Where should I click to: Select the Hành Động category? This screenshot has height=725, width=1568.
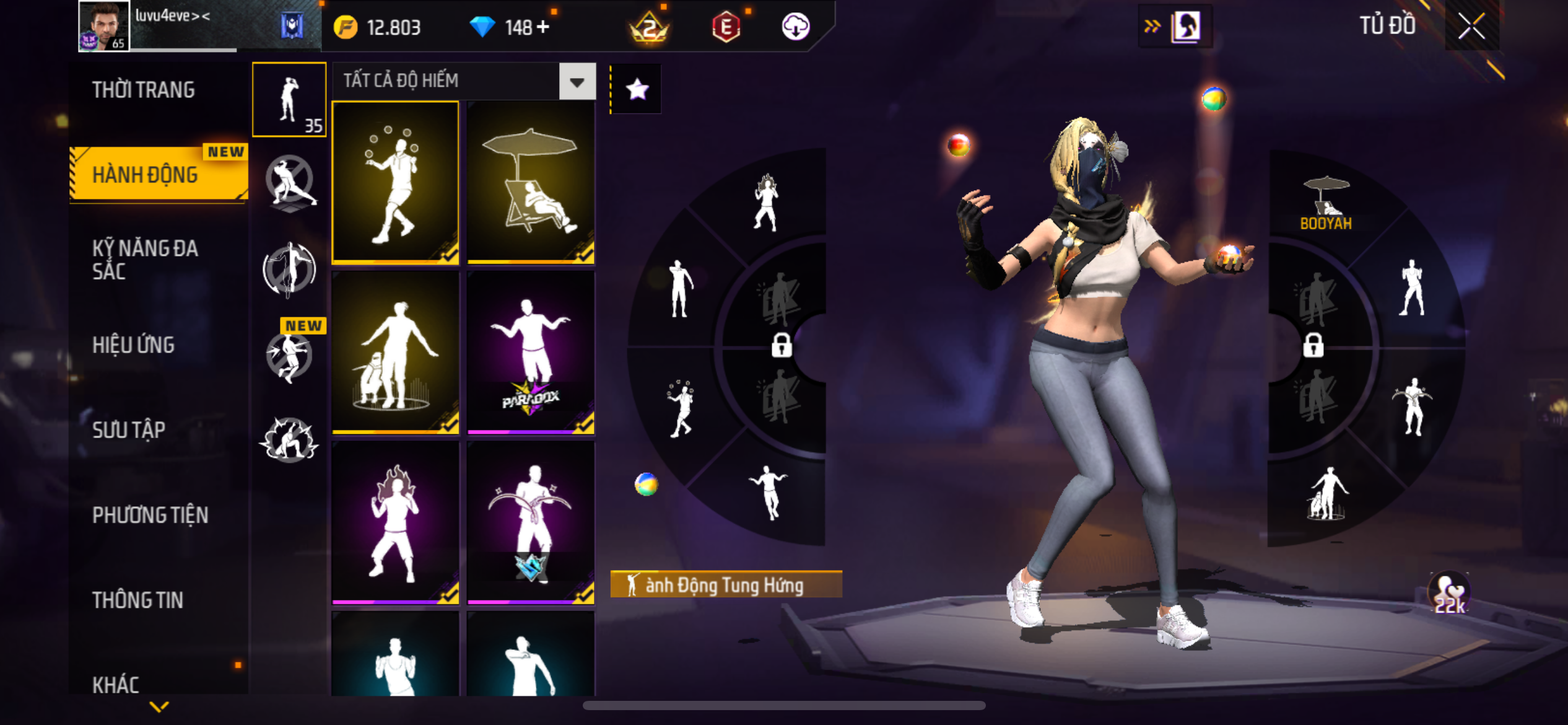(146, 175)
